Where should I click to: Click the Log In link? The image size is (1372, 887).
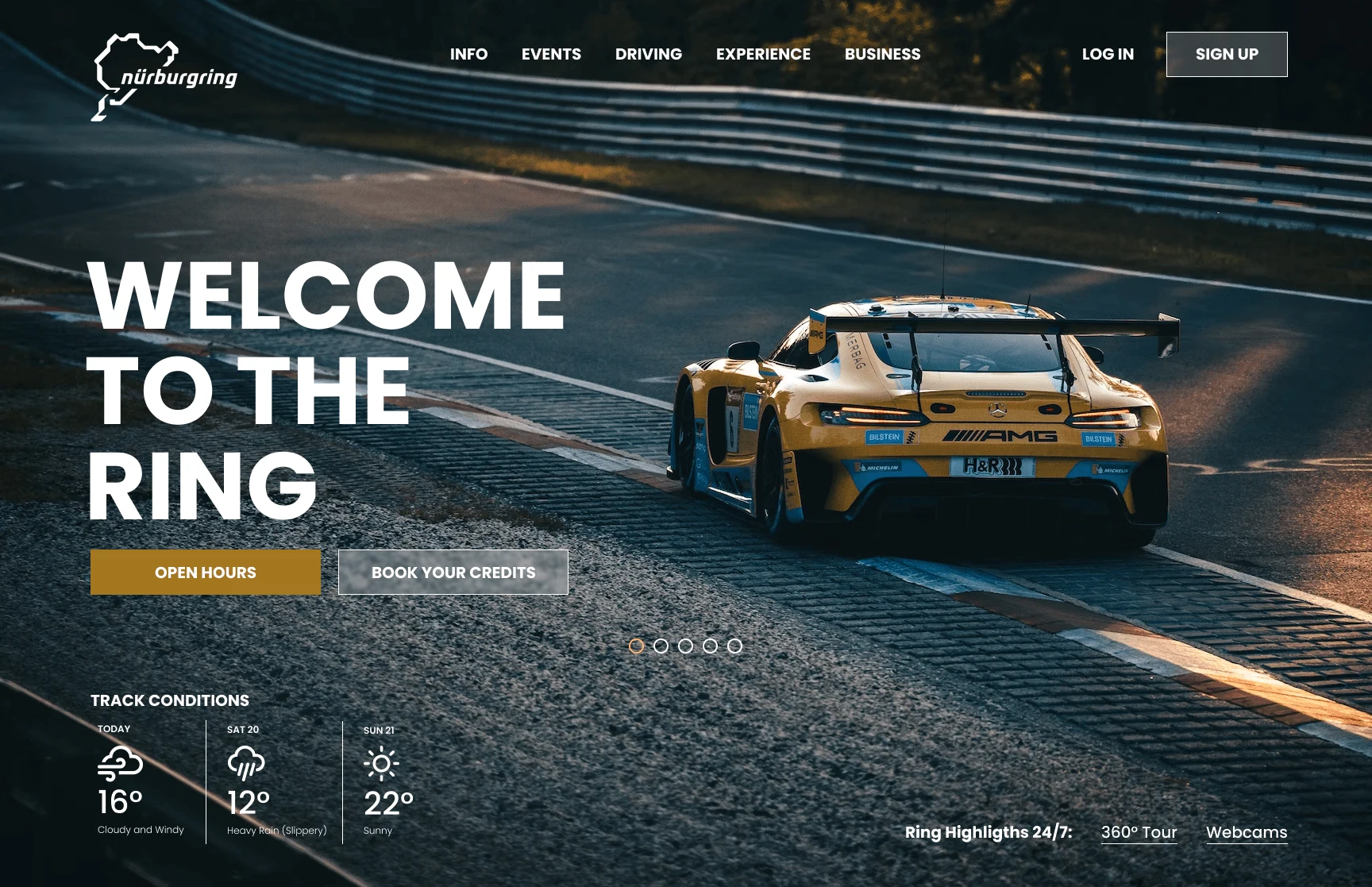[1108, 54]
